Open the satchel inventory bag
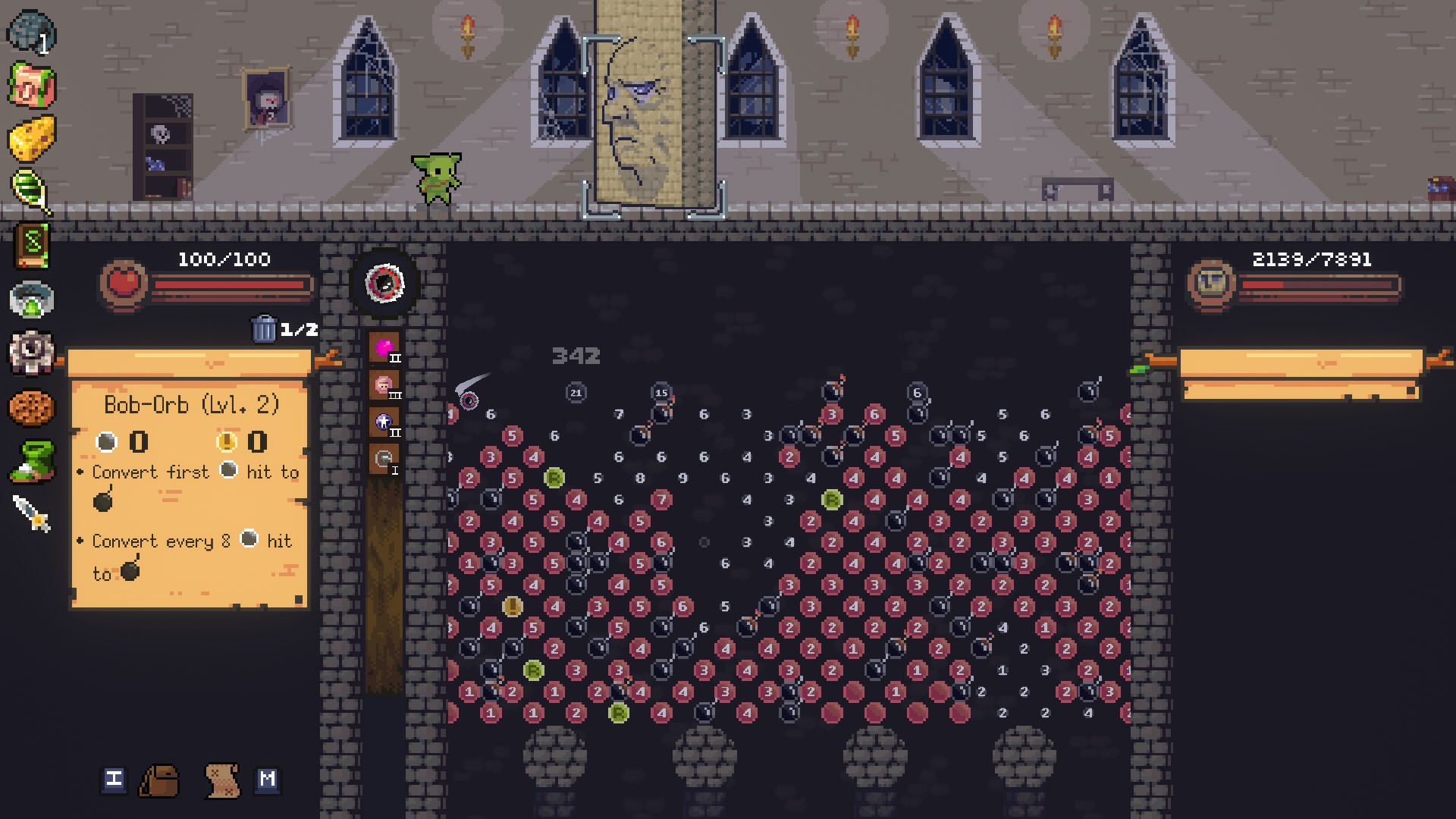The width and height of the screenshot is (1456, 819). coord(159,780)
